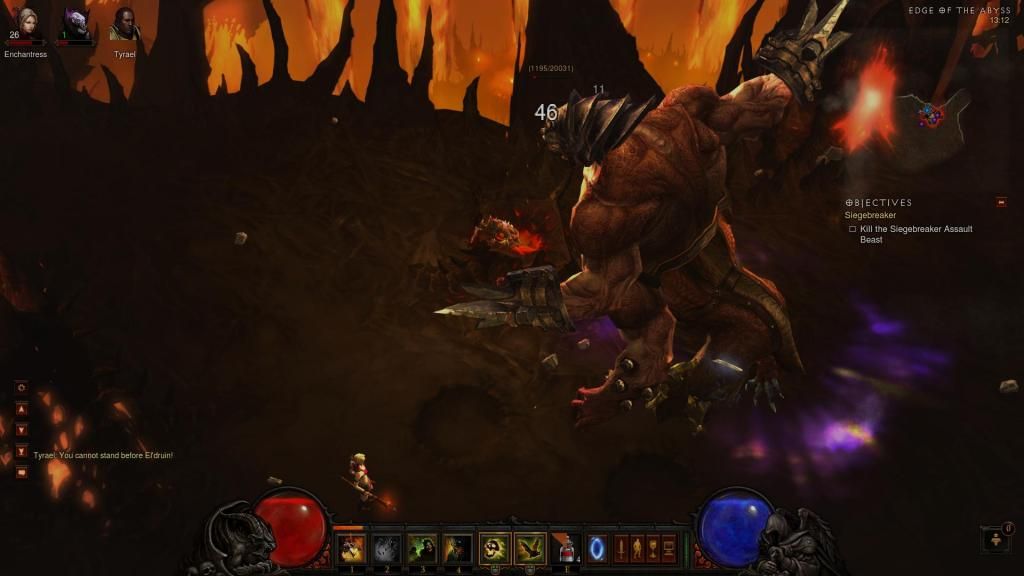Select the skull skill on the action bar
This screenshot has height=576, width=1024.
tap(494, 548)
